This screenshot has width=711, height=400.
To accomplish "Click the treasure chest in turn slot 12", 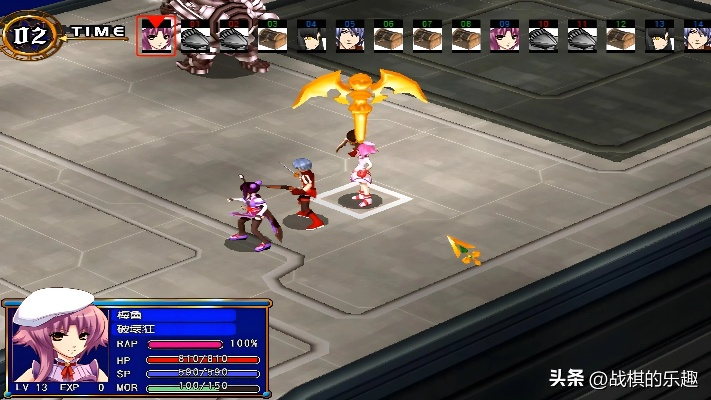I will [620, 38].
